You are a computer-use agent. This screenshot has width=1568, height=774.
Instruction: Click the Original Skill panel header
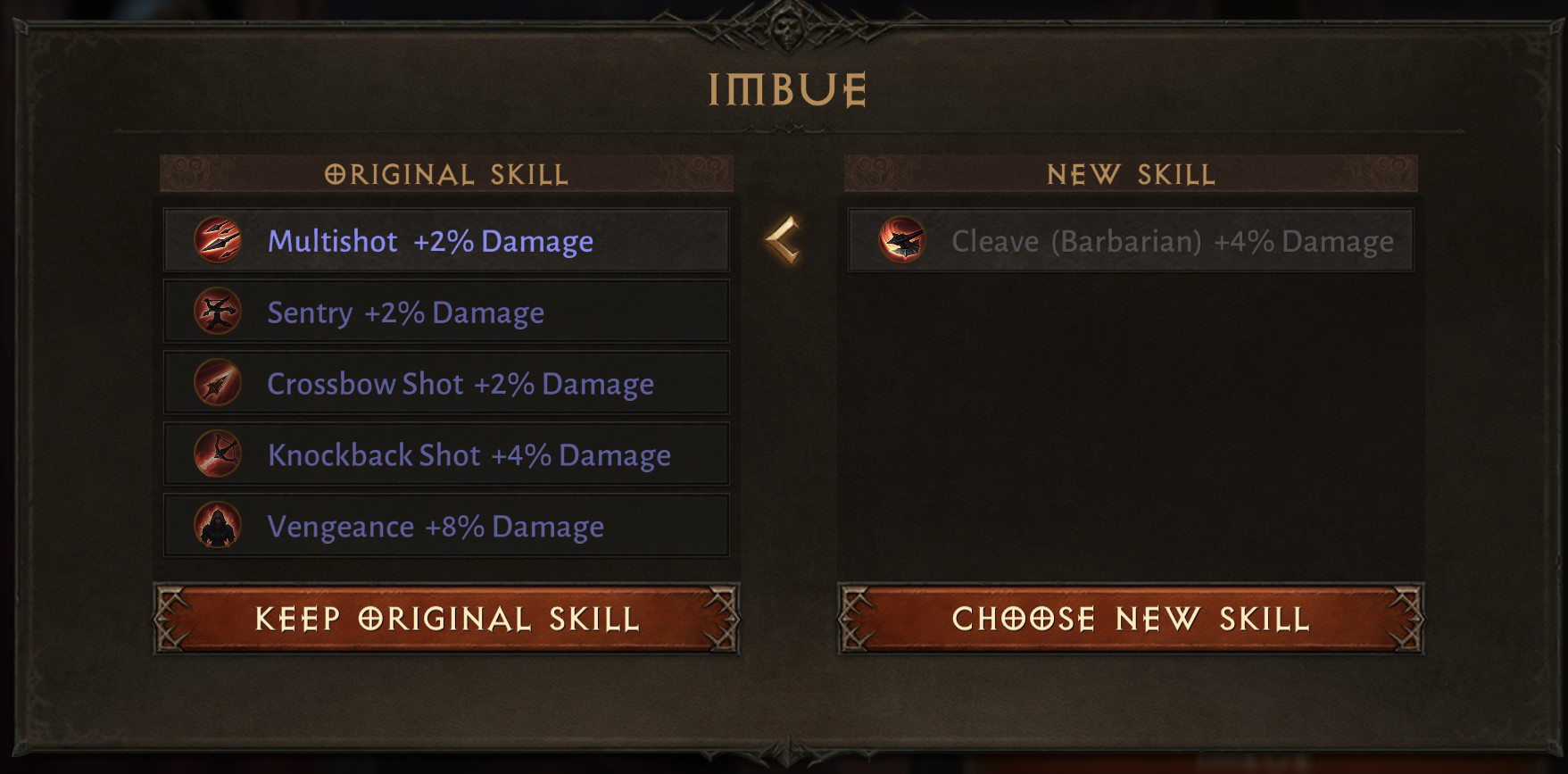click(x=446, y=174)
